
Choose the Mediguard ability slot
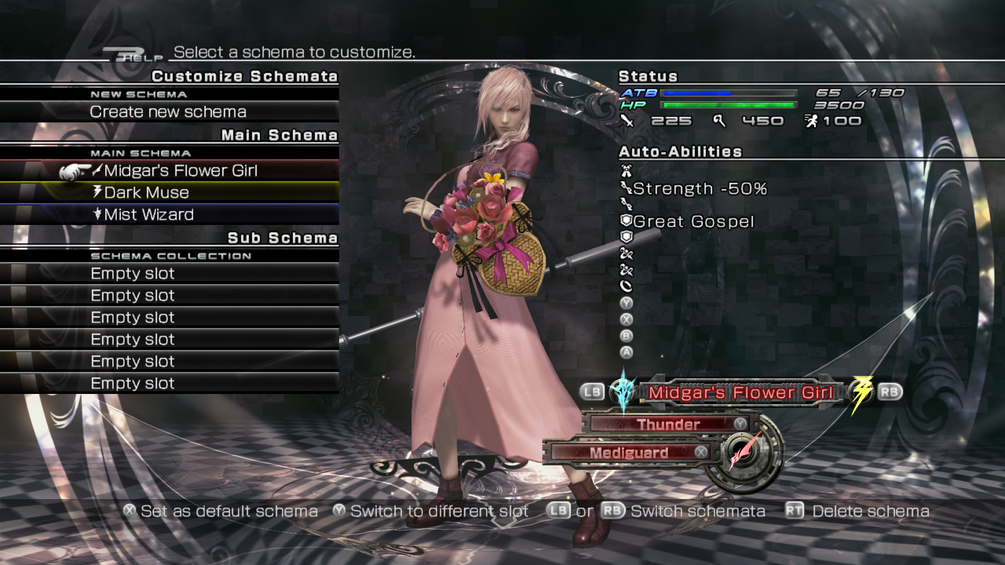628,453
